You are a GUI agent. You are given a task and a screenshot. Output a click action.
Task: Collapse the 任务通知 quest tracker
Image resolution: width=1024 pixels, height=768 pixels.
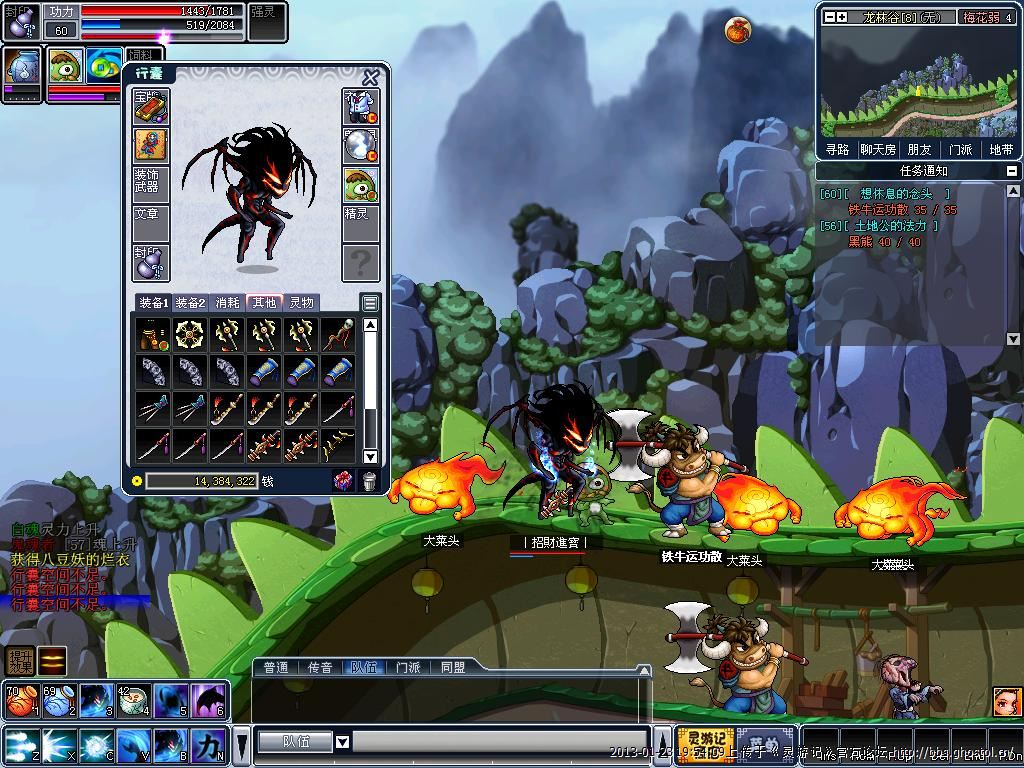tap(1012, 171)
